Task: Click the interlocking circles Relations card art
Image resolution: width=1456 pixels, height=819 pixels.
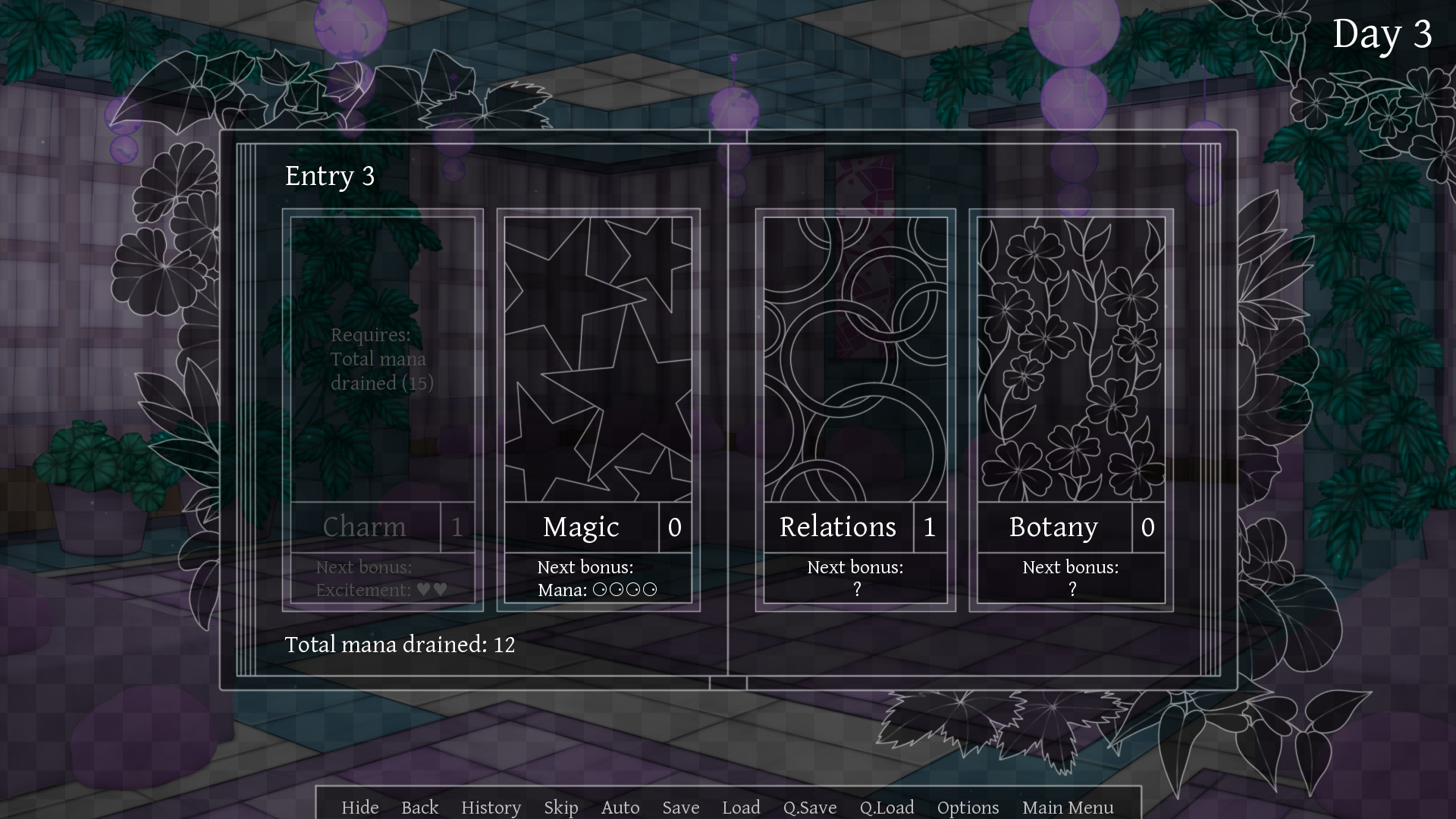Action: point(854,356)
